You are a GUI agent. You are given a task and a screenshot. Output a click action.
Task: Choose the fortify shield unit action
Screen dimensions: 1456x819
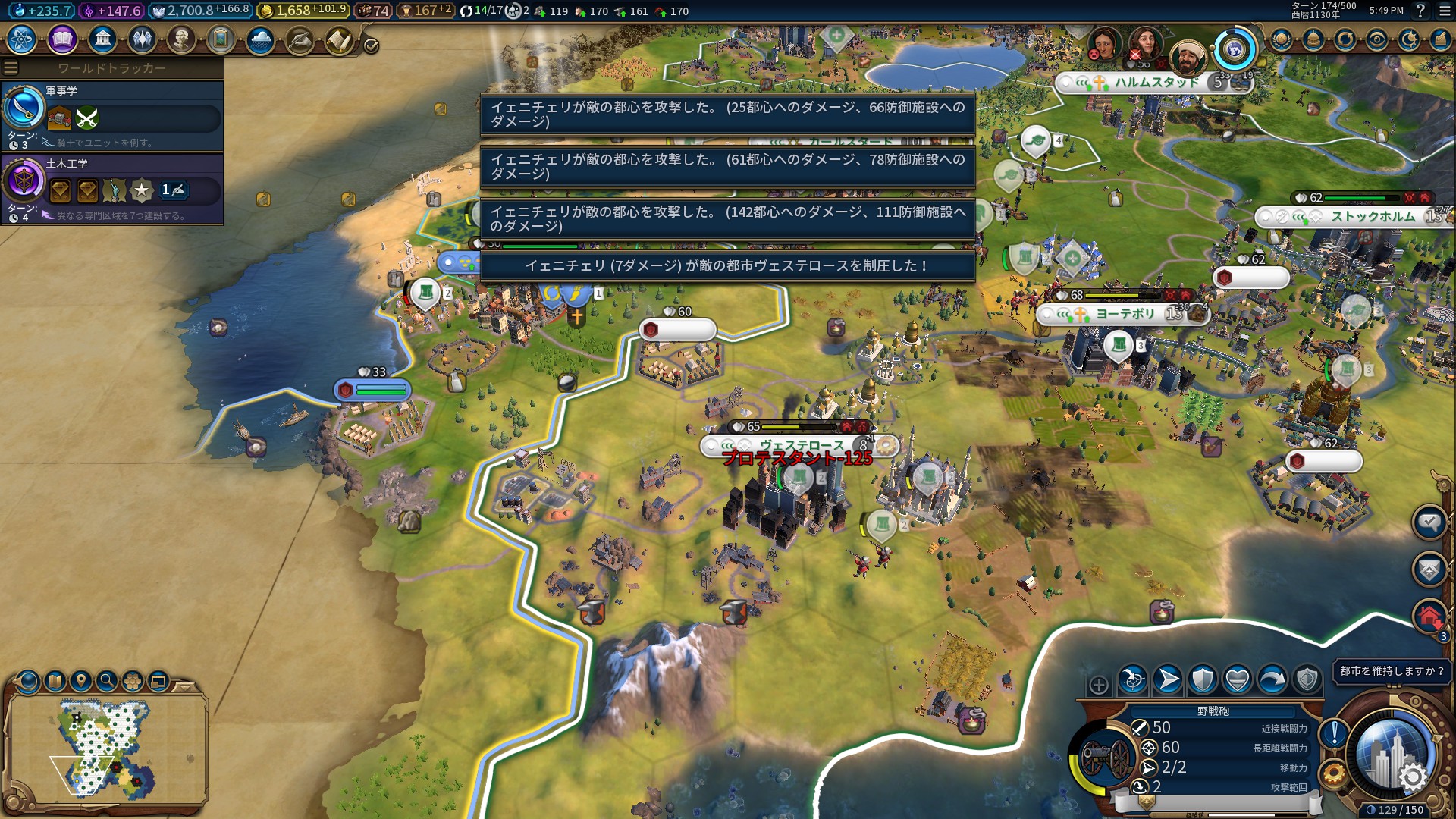(x=1203, y=679)
